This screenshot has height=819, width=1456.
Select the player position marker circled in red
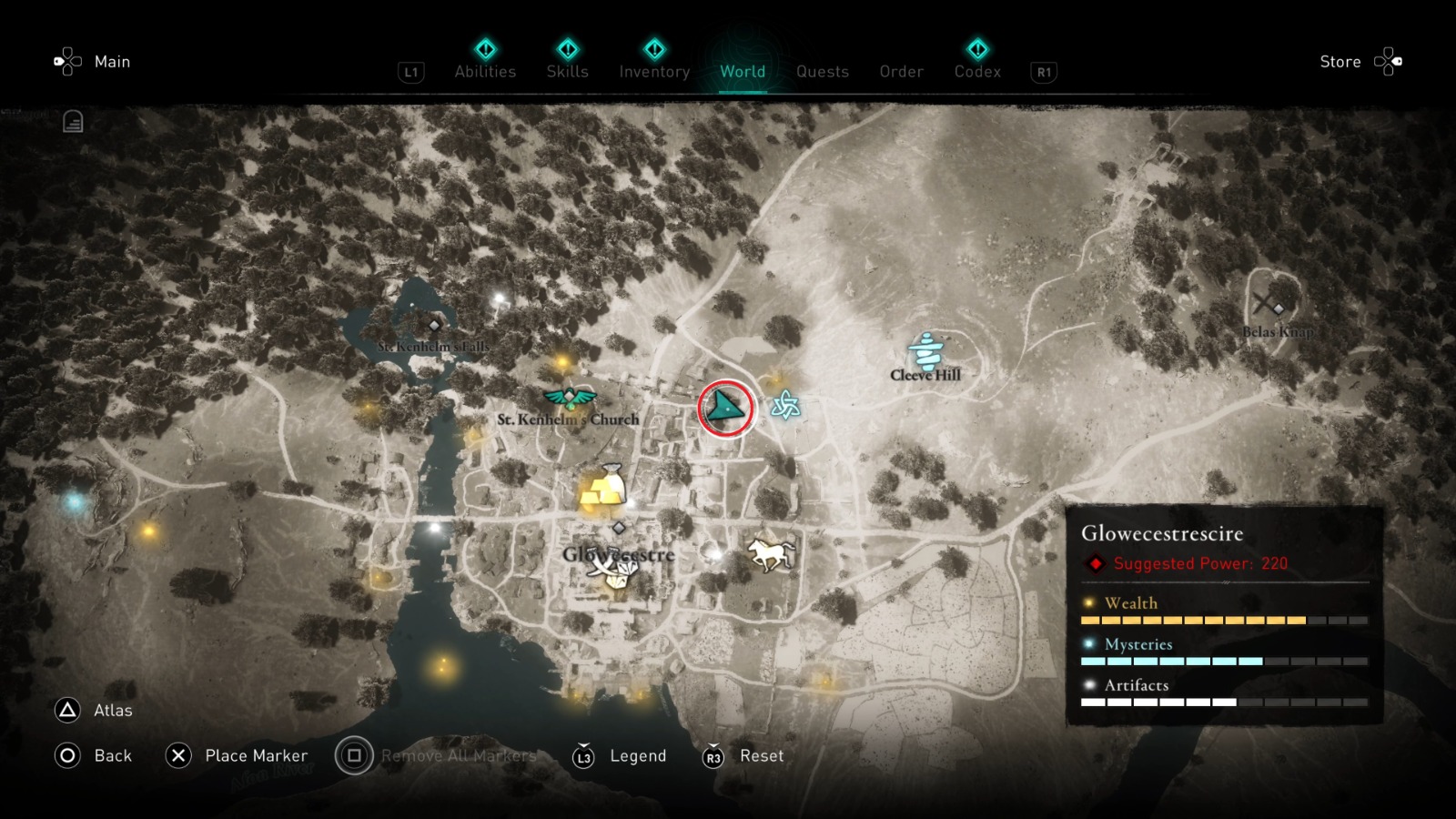(x=726, y=409)
